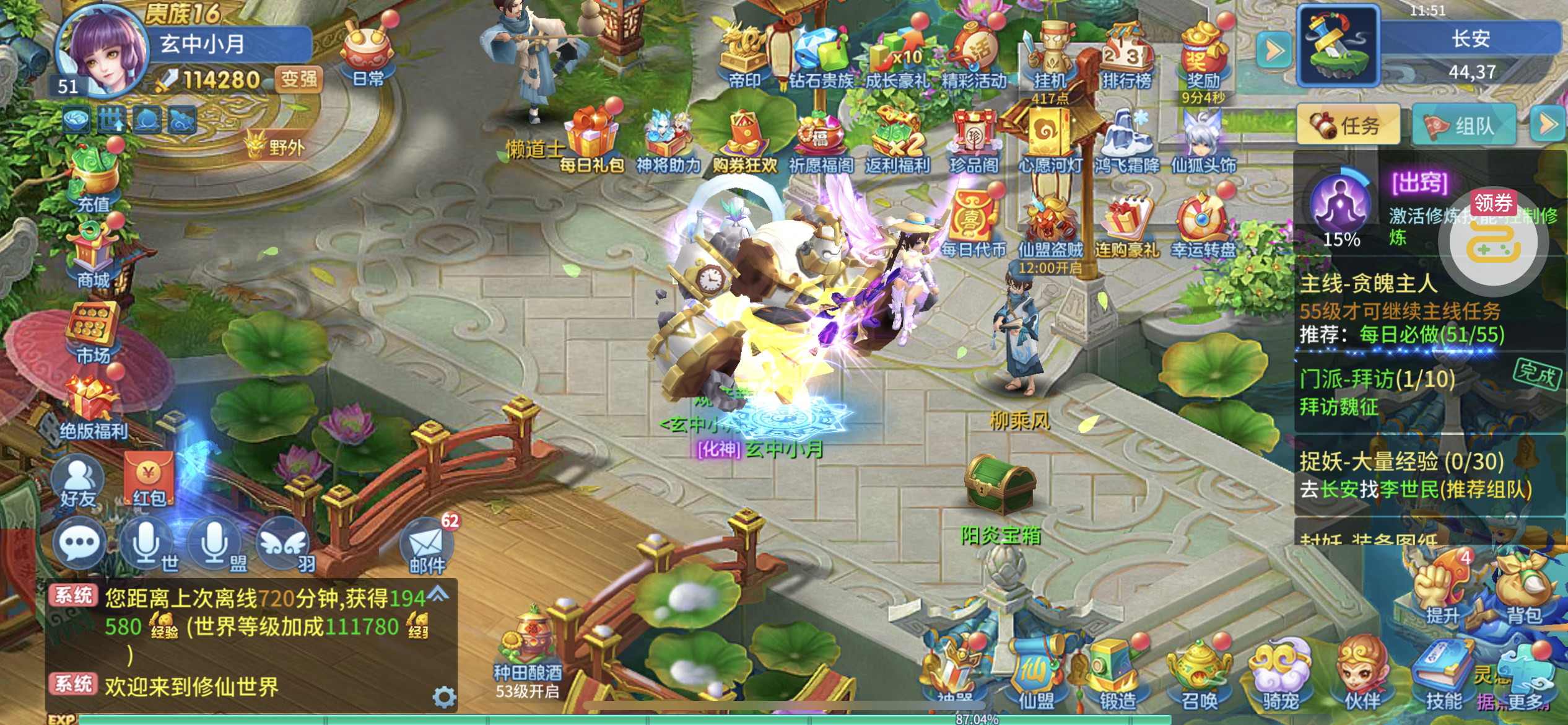Viewport: 1568px width, 725px height.
Task: Open the 每日礼包 daily gift pack
Action: click(x=591, y=139)
